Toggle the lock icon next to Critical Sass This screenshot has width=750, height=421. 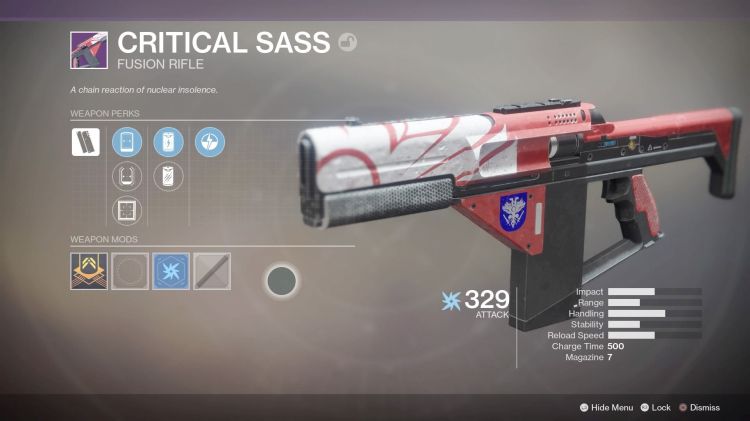point(348,42)
